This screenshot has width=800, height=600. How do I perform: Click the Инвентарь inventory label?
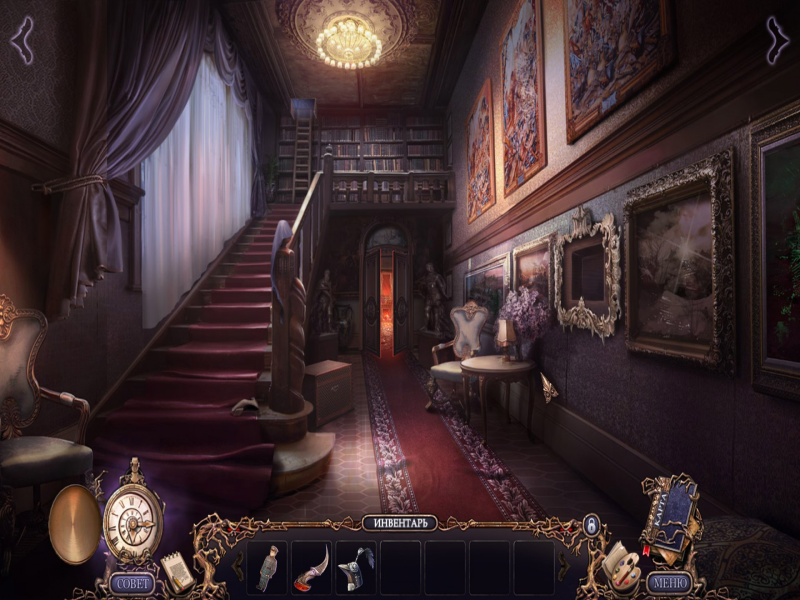point(400,523)
